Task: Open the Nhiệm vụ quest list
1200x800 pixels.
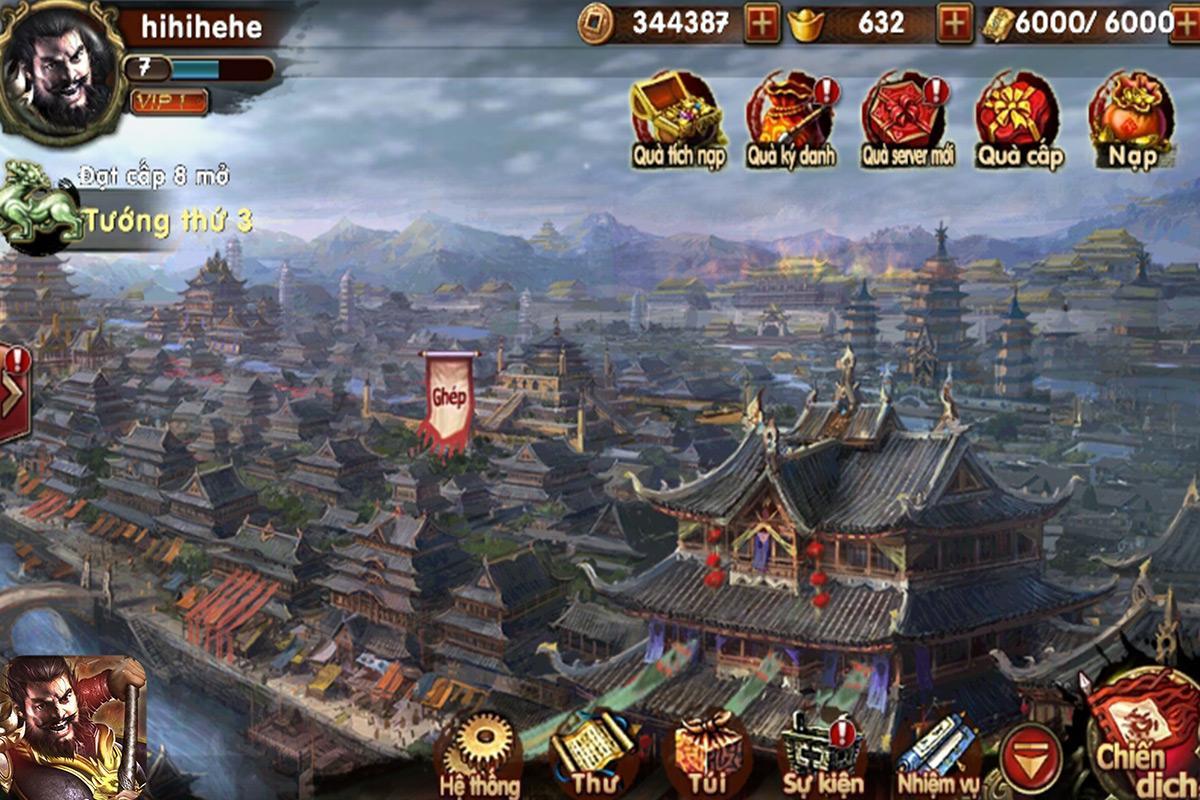Action: pyautogui.click(x=937, y=752)
